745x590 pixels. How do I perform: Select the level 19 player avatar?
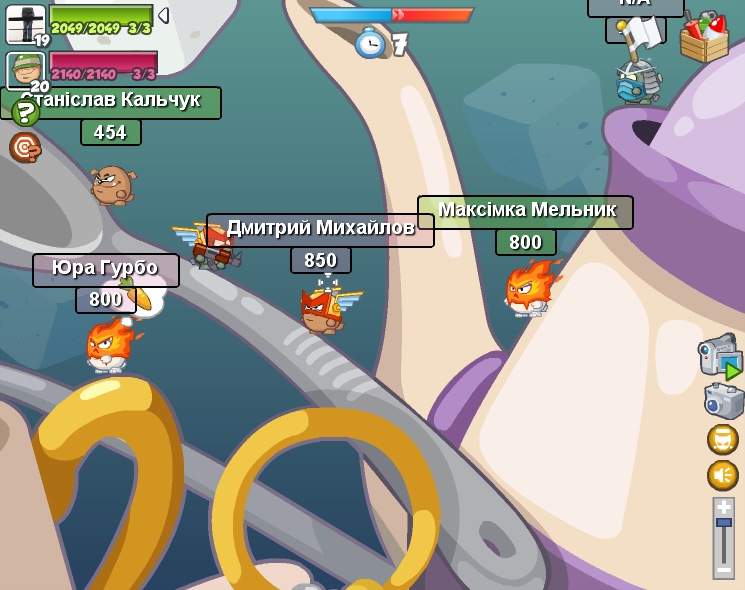pos(24,25)
